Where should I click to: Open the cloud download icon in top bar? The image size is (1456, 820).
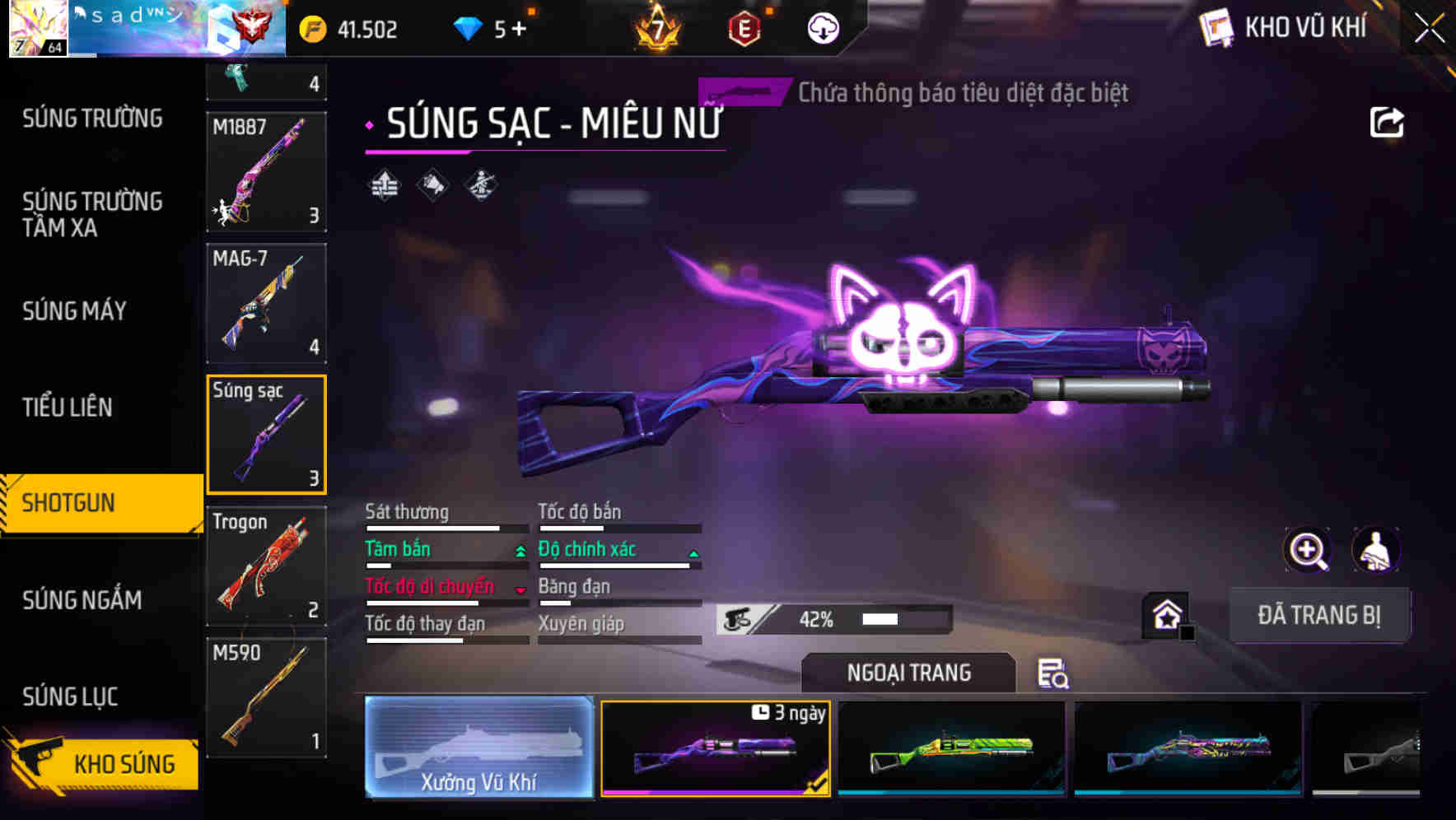pyautogui.click(x=822, y=28)
